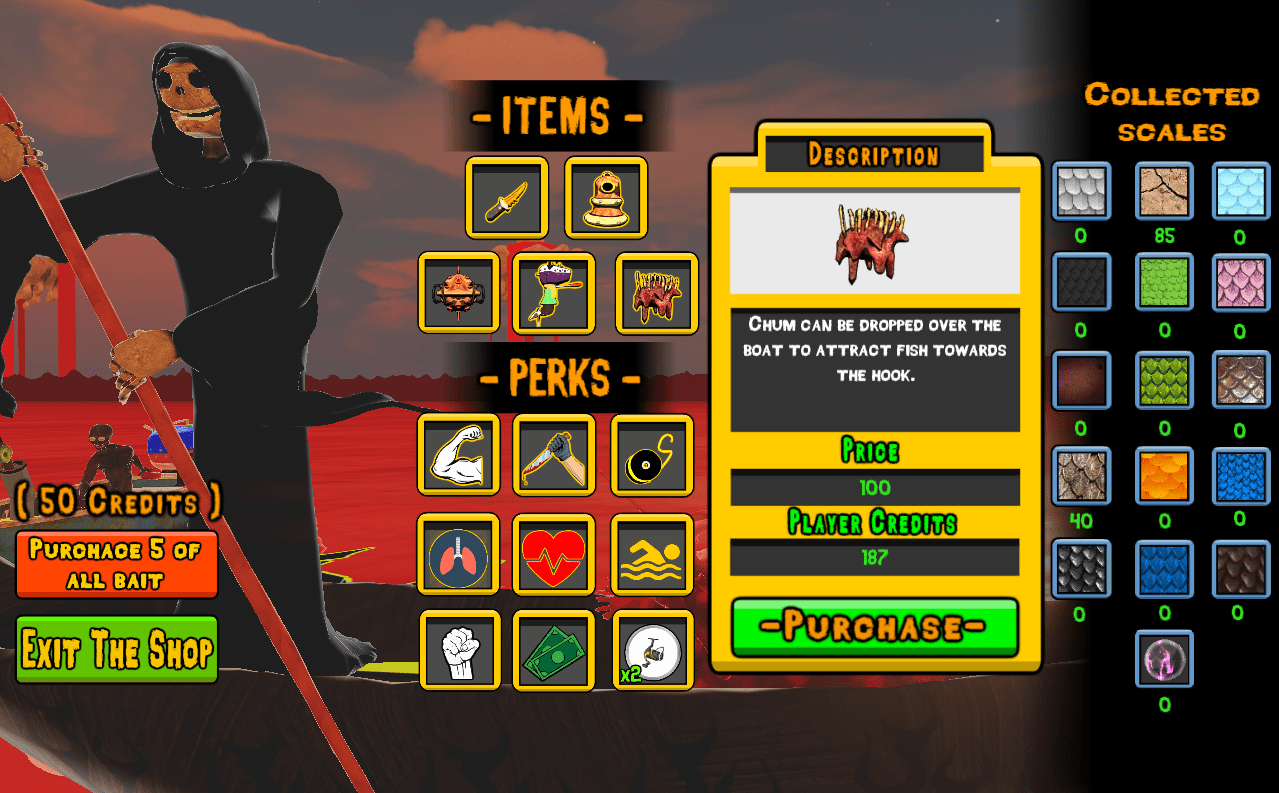This screenshot has width=1279, height=793.
Task: Select the orange scale tile
Action: 1164,476
